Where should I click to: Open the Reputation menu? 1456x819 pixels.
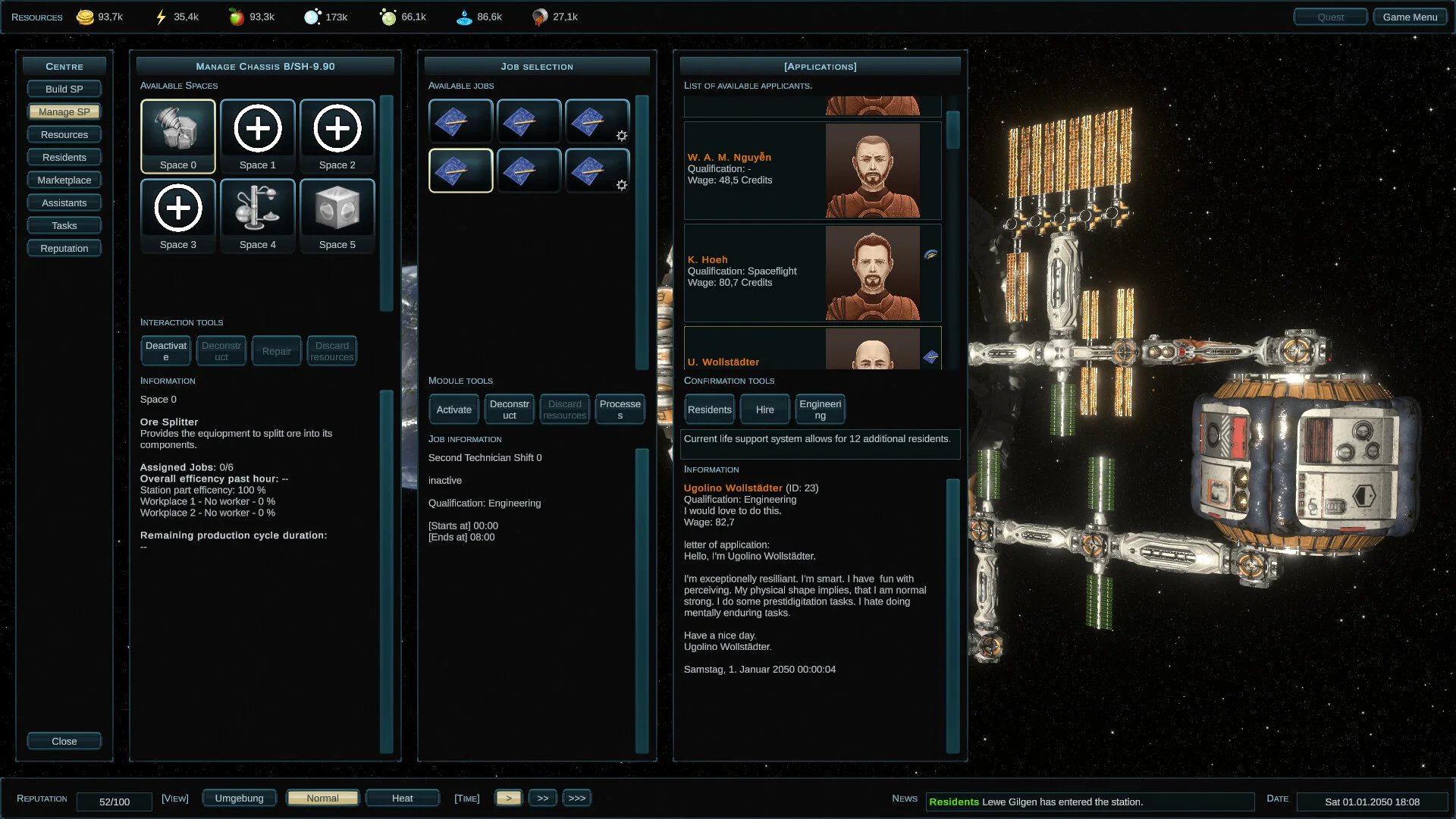[64, 248]
